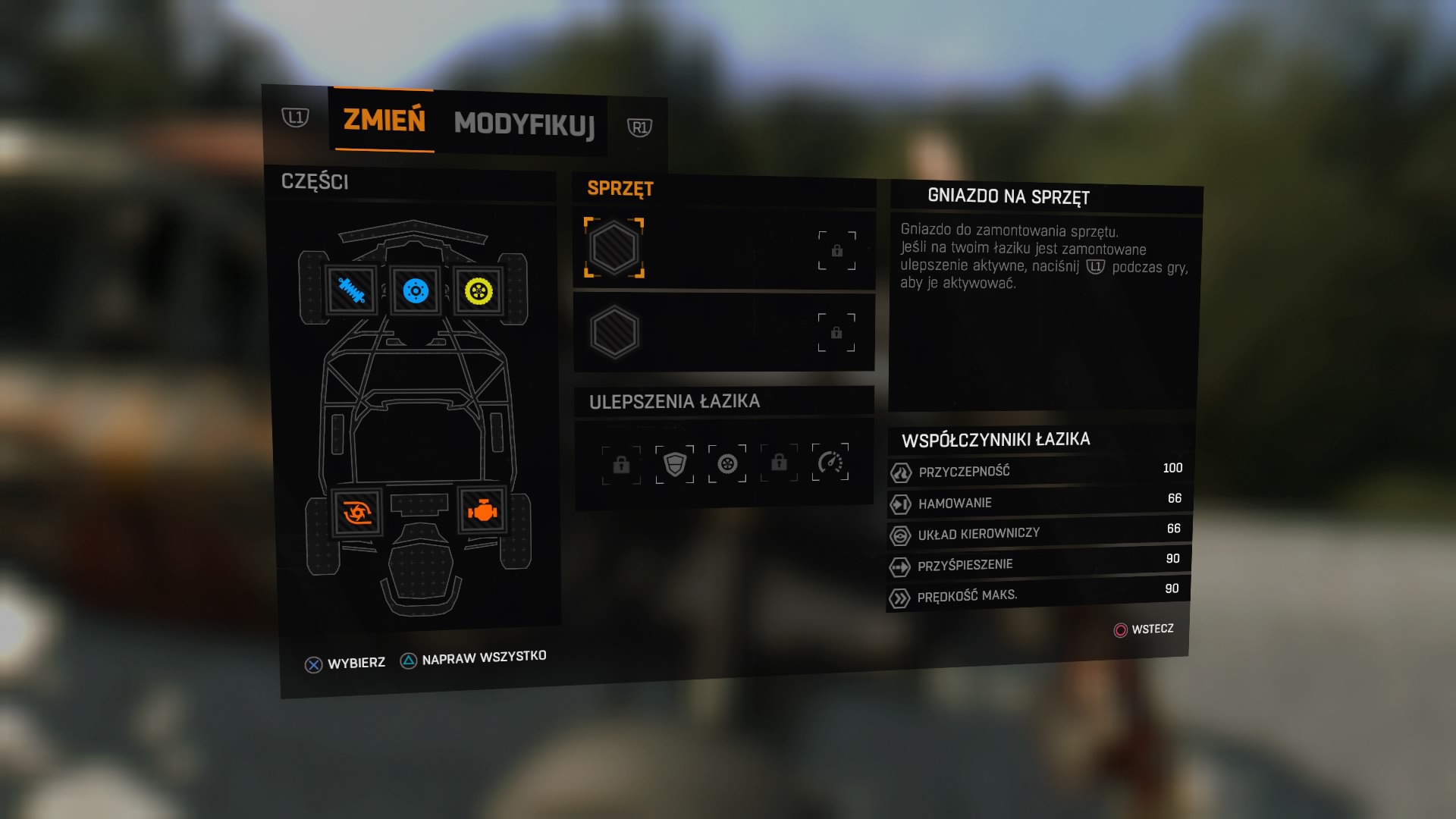
Task: Choose the blue brake disc part slot
Action: pos(416,290)
